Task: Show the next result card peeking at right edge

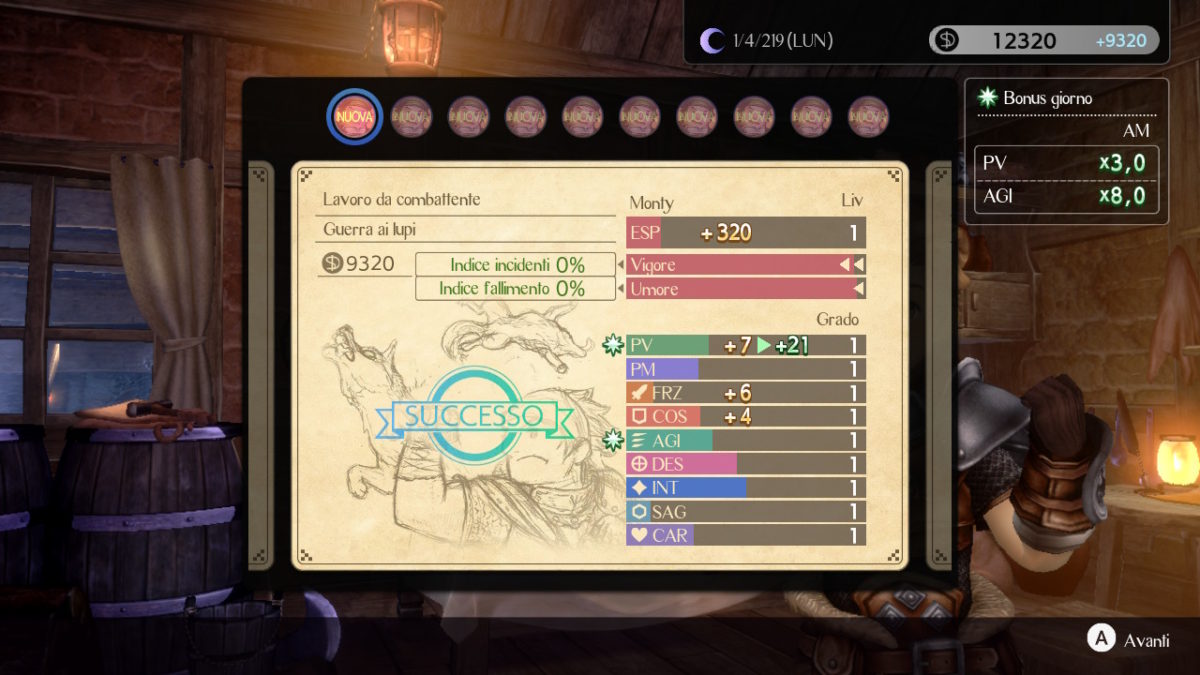Action: pos(941,365)
